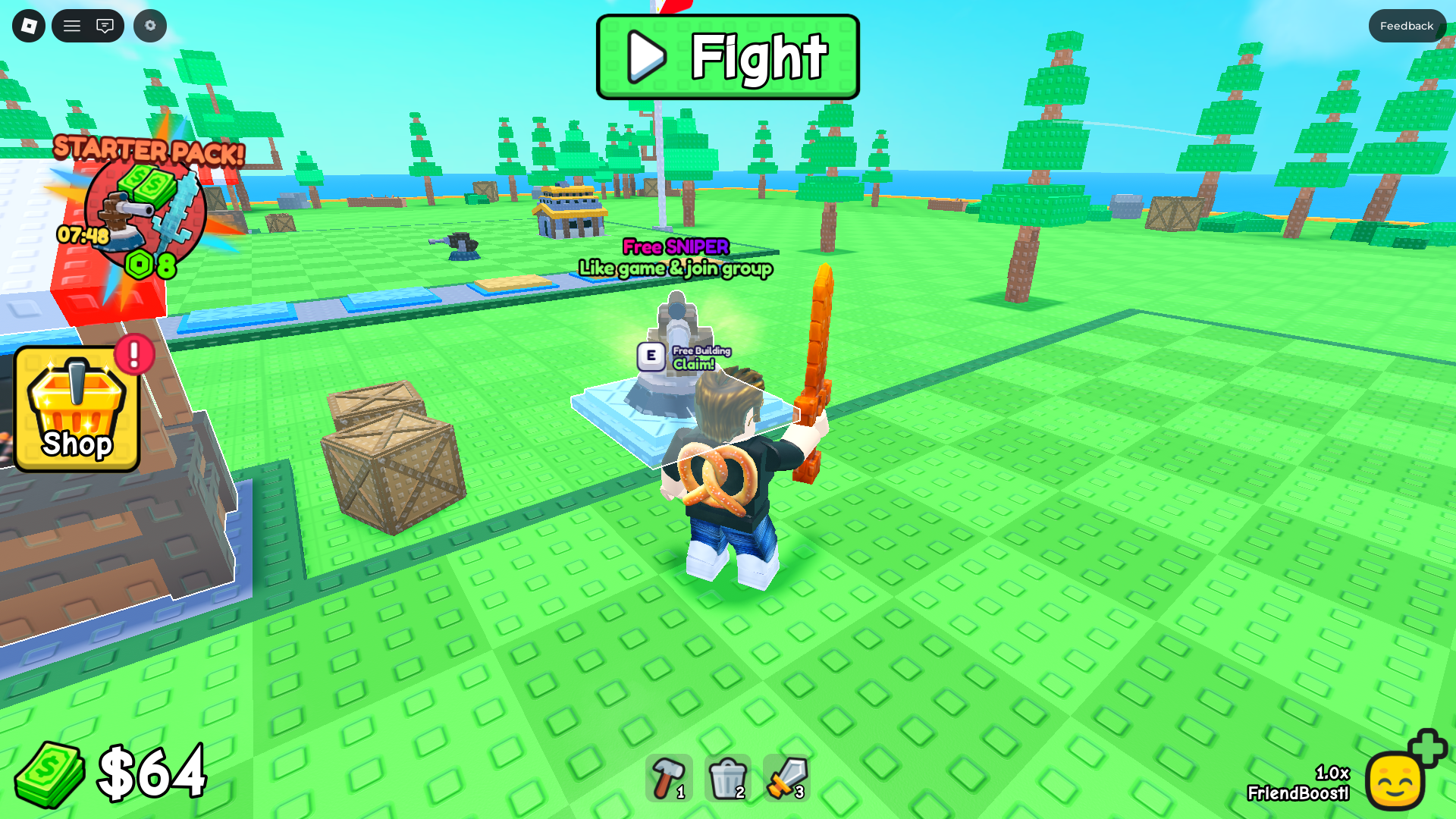The image size is (1456, 819).
Task: Claim the Free Building prompt
Action: click(683, 356)
